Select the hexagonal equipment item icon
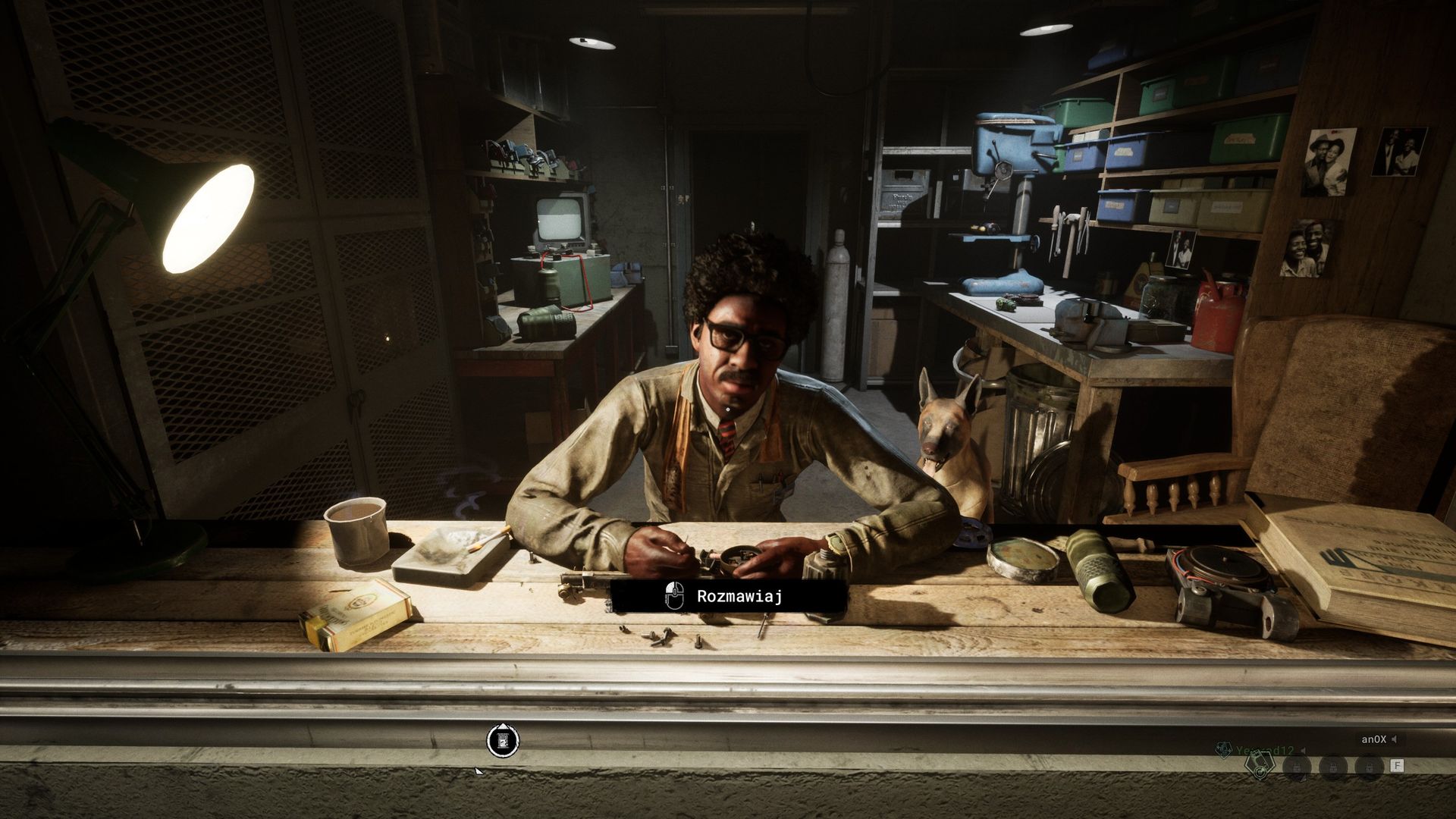1456x819 pixels. coord(1260,767)
